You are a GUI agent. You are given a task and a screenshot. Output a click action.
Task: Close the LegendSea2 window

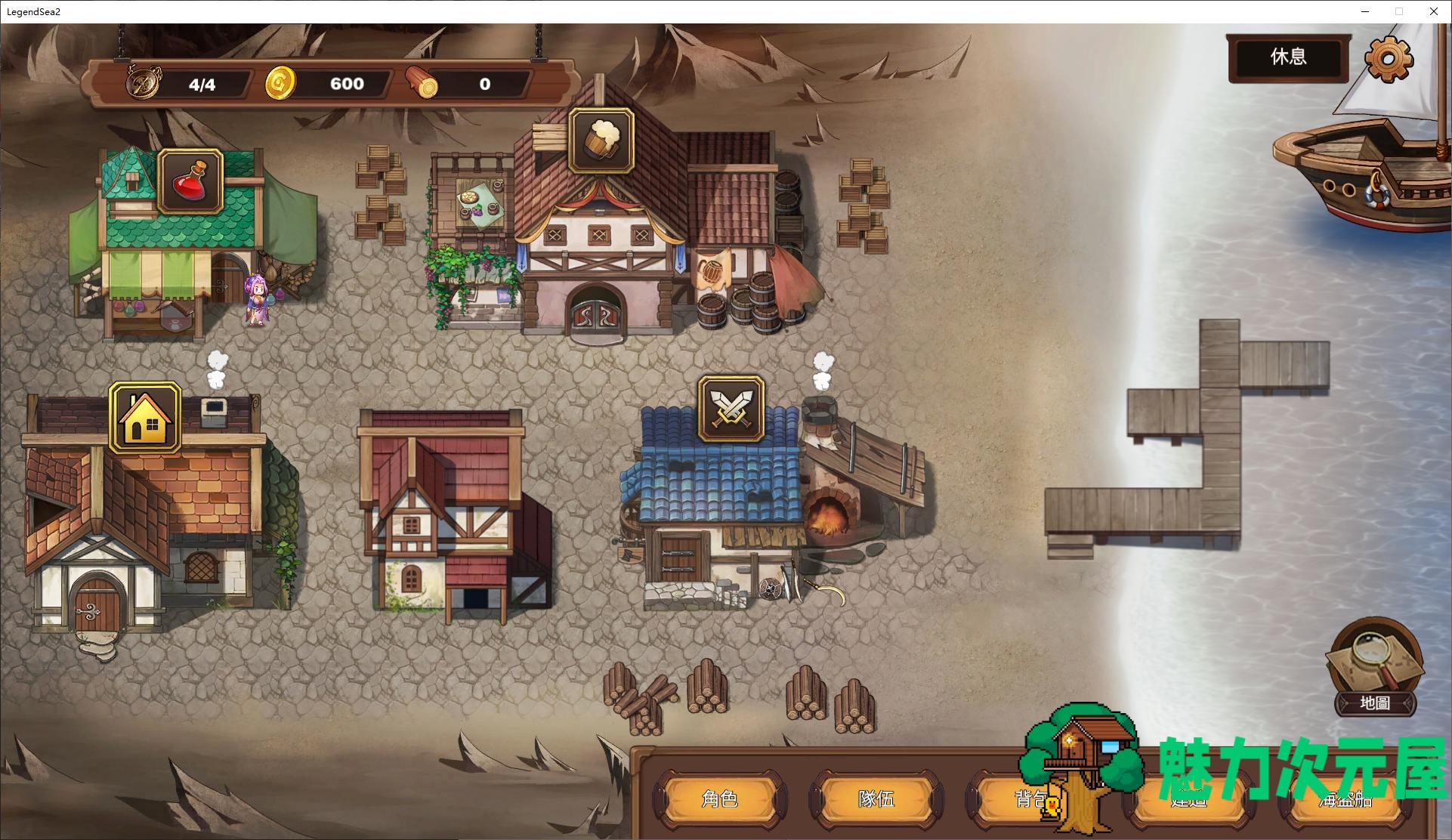tap(1433, 11)
